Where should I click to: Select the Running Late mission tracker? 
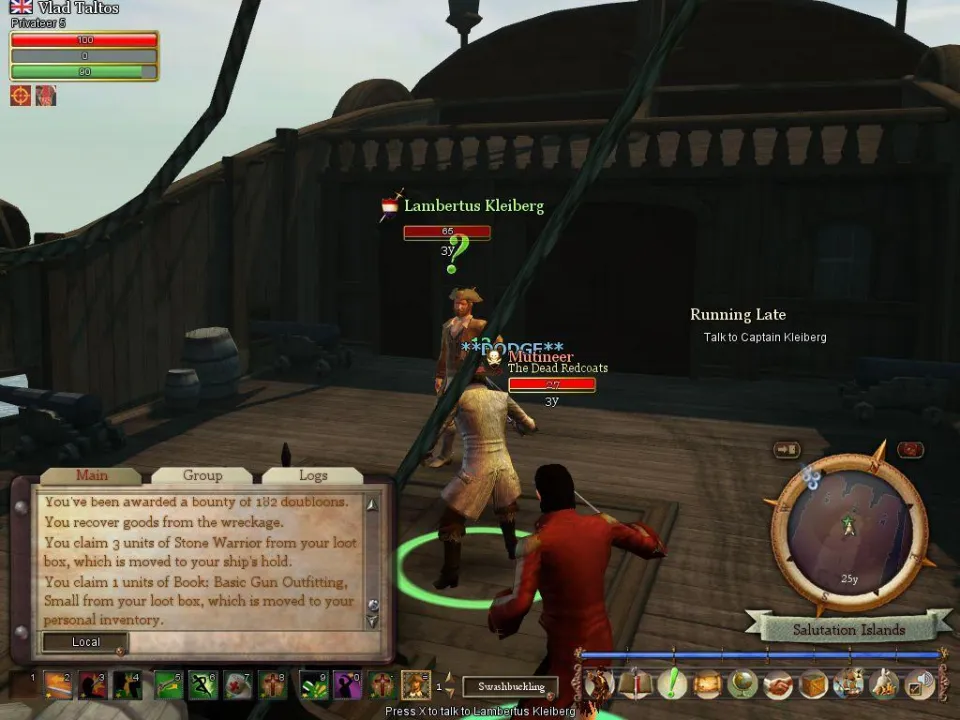(x=738, y=315)
